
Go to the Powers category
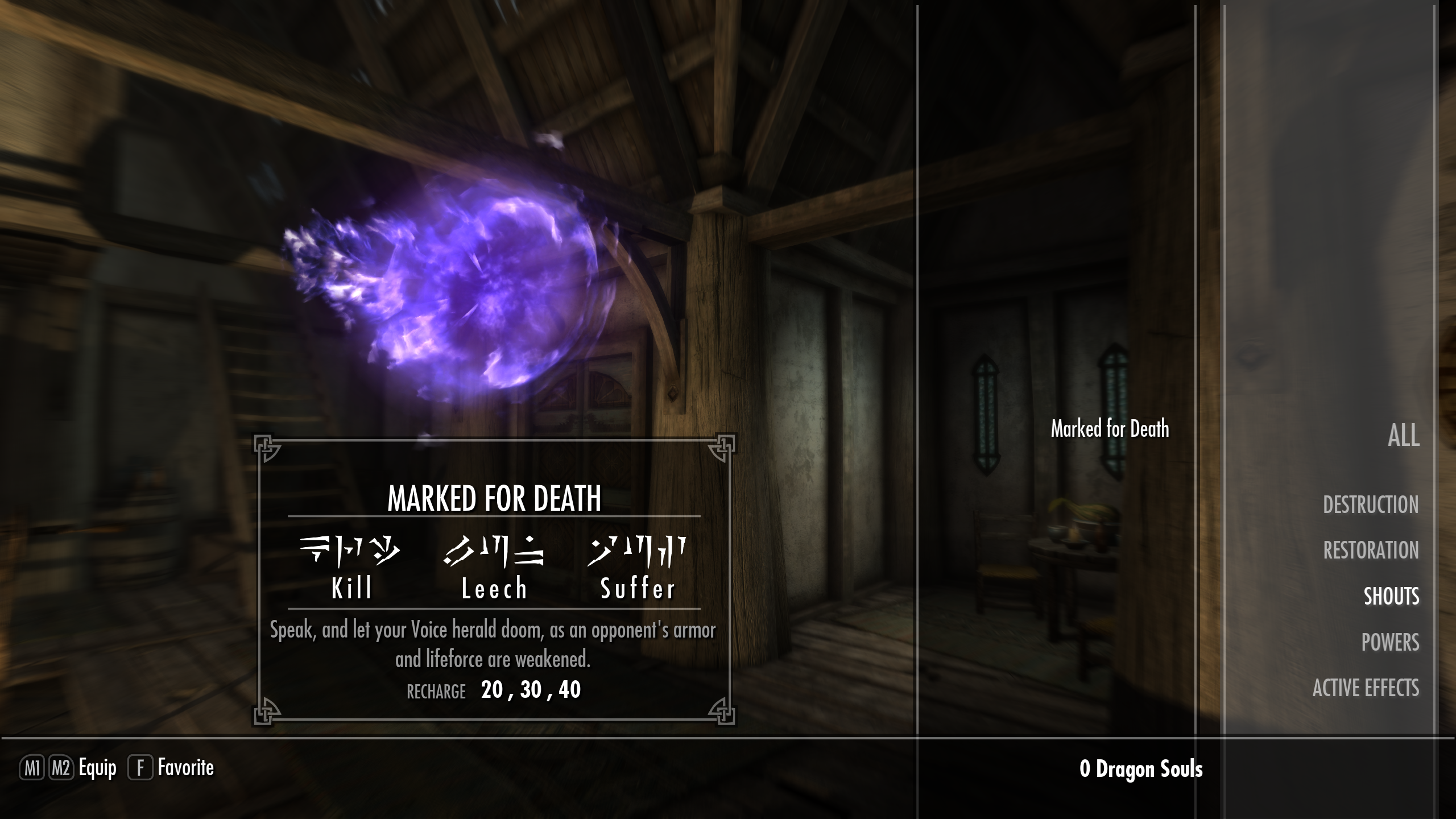click(1390, 642)
